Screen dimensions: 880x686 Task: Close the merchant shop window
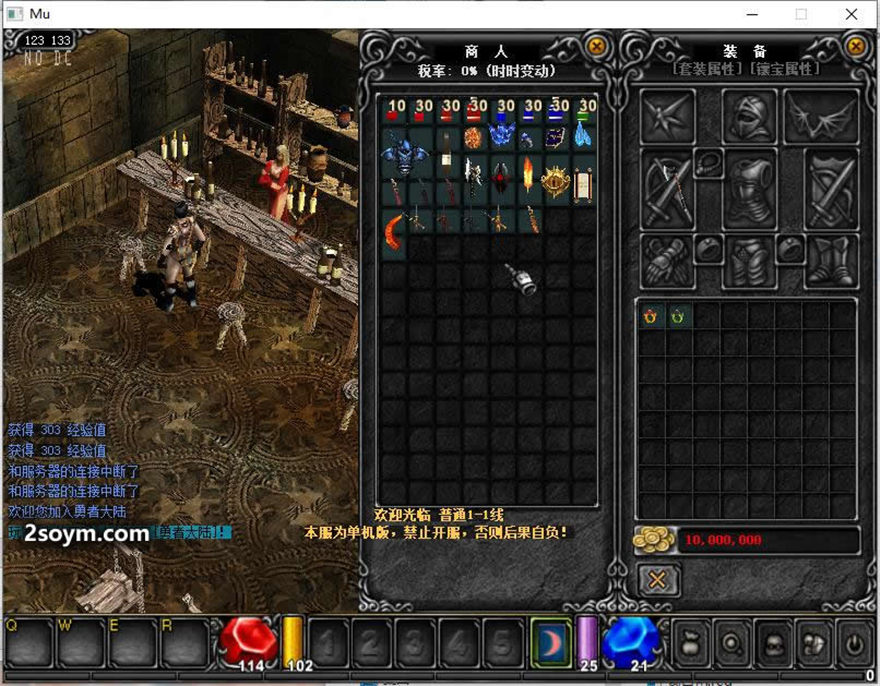pyautogui.click(x=596, y=46)
